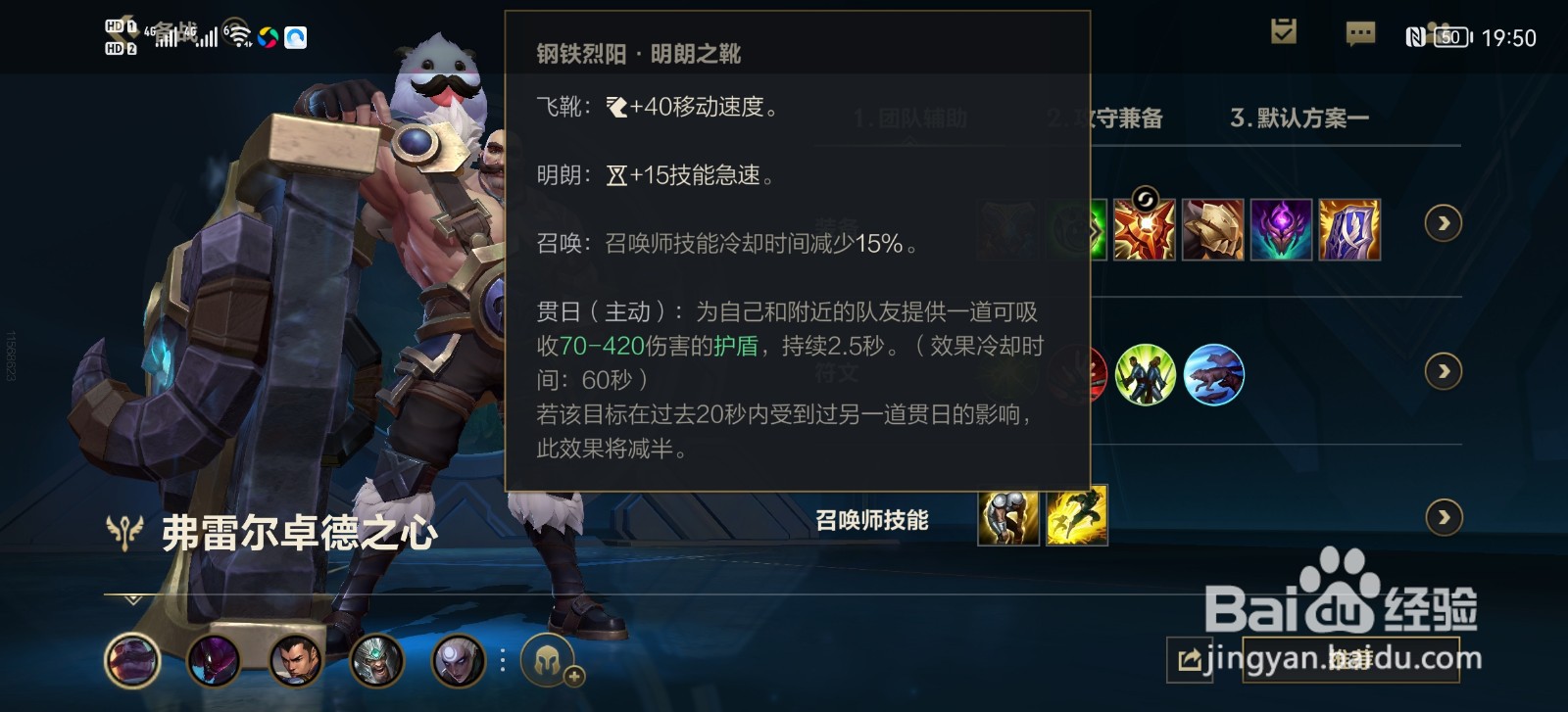This screenshot has height=712, width=1568.
Task: Expand the rune section chevron
Action: 1444,372
